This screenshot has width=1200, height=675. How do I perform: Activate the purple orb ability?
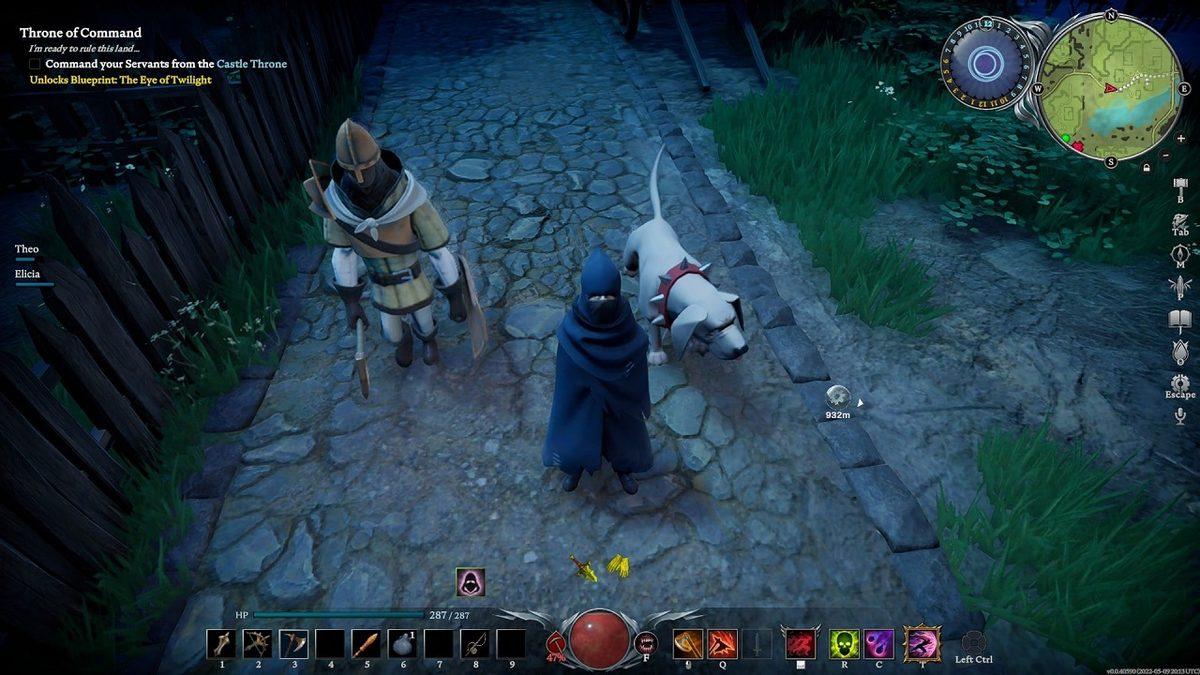(880, 643)
